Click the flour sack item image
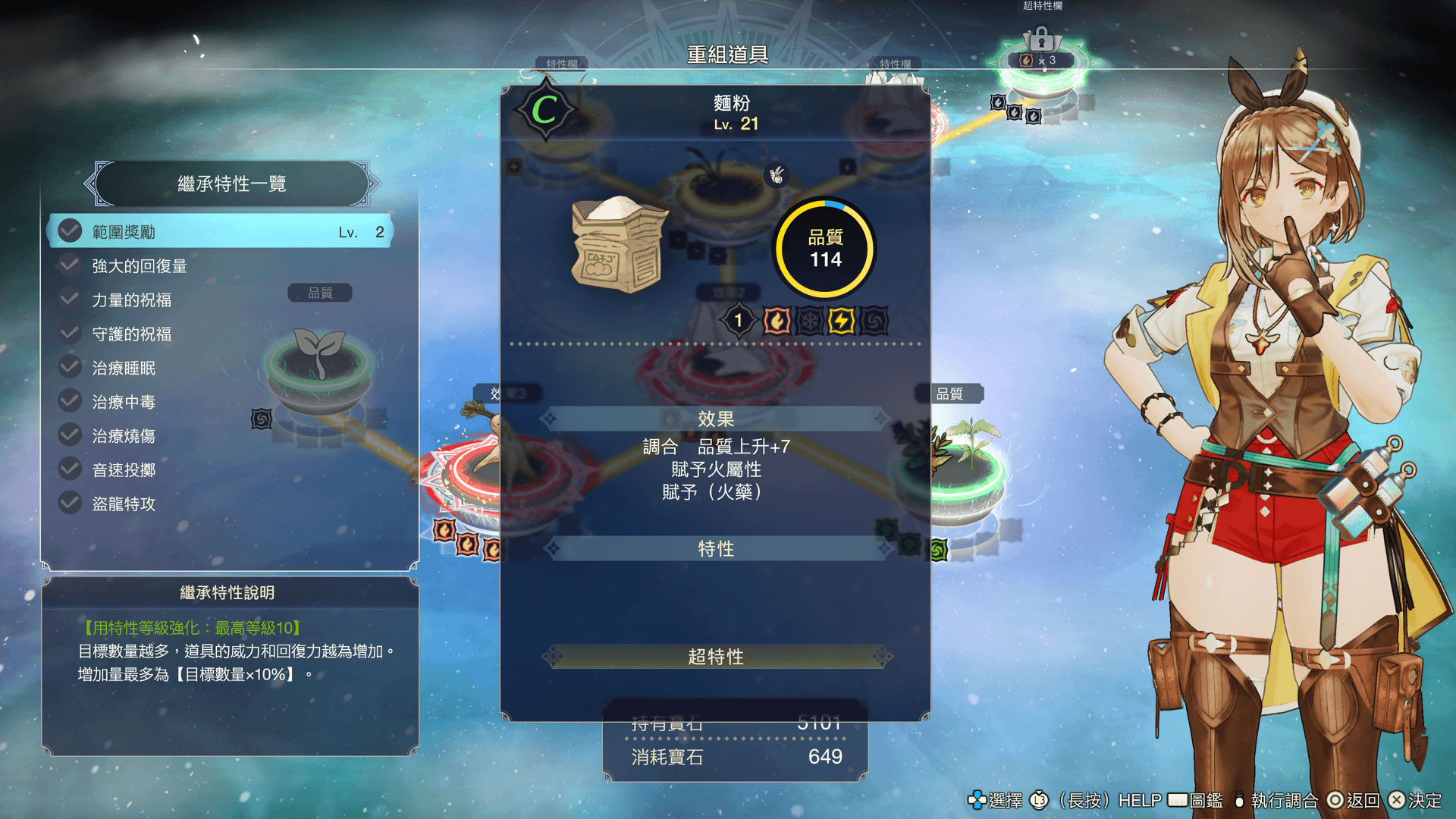This screenshot has width=1456, height=819. click(x=618, y=245)
